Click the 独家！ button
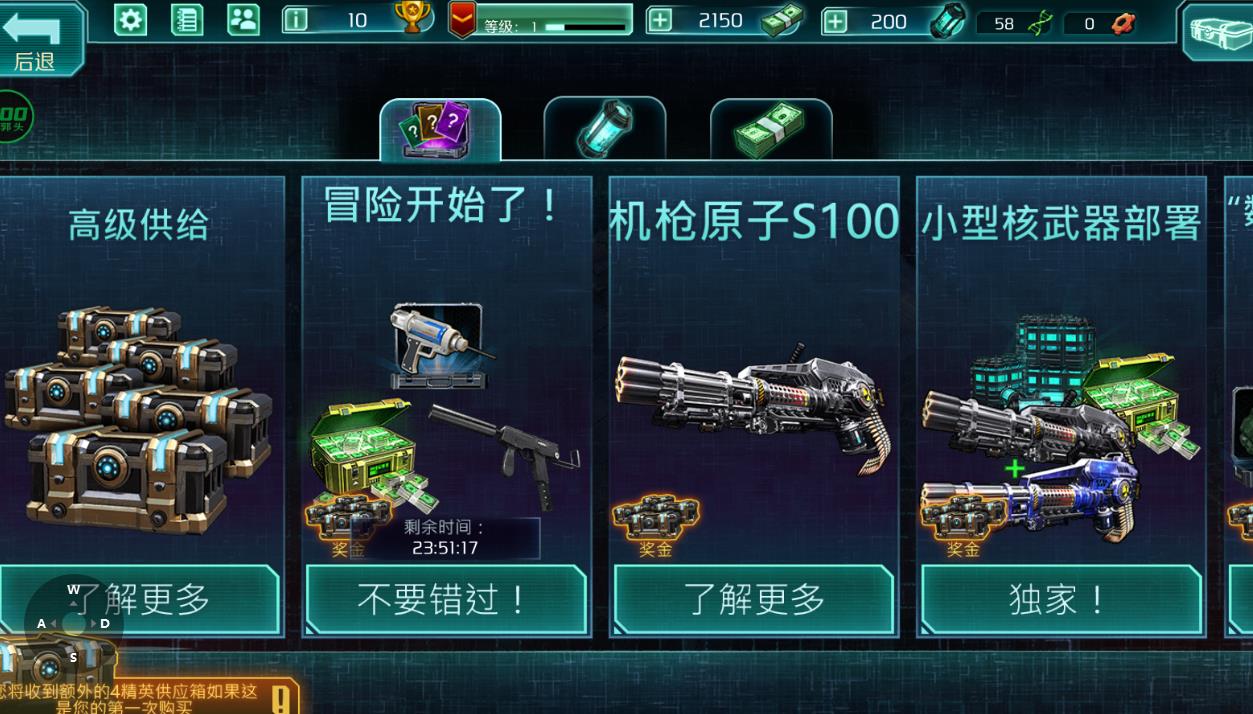Screen dimensions: 1253x714 1060,599
